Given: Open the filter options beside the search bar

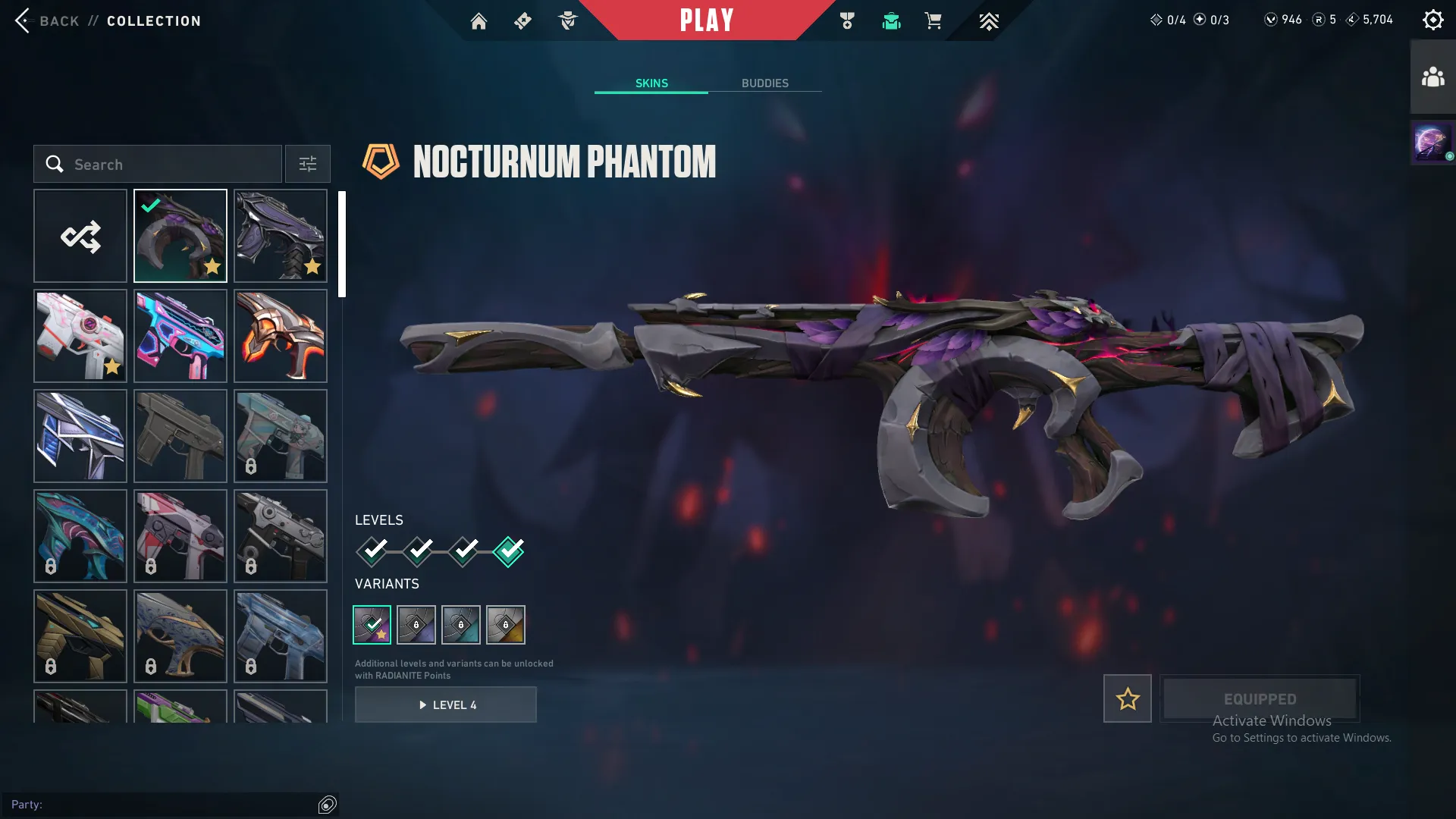Looking at the screenshot, I should pos(307,164).
